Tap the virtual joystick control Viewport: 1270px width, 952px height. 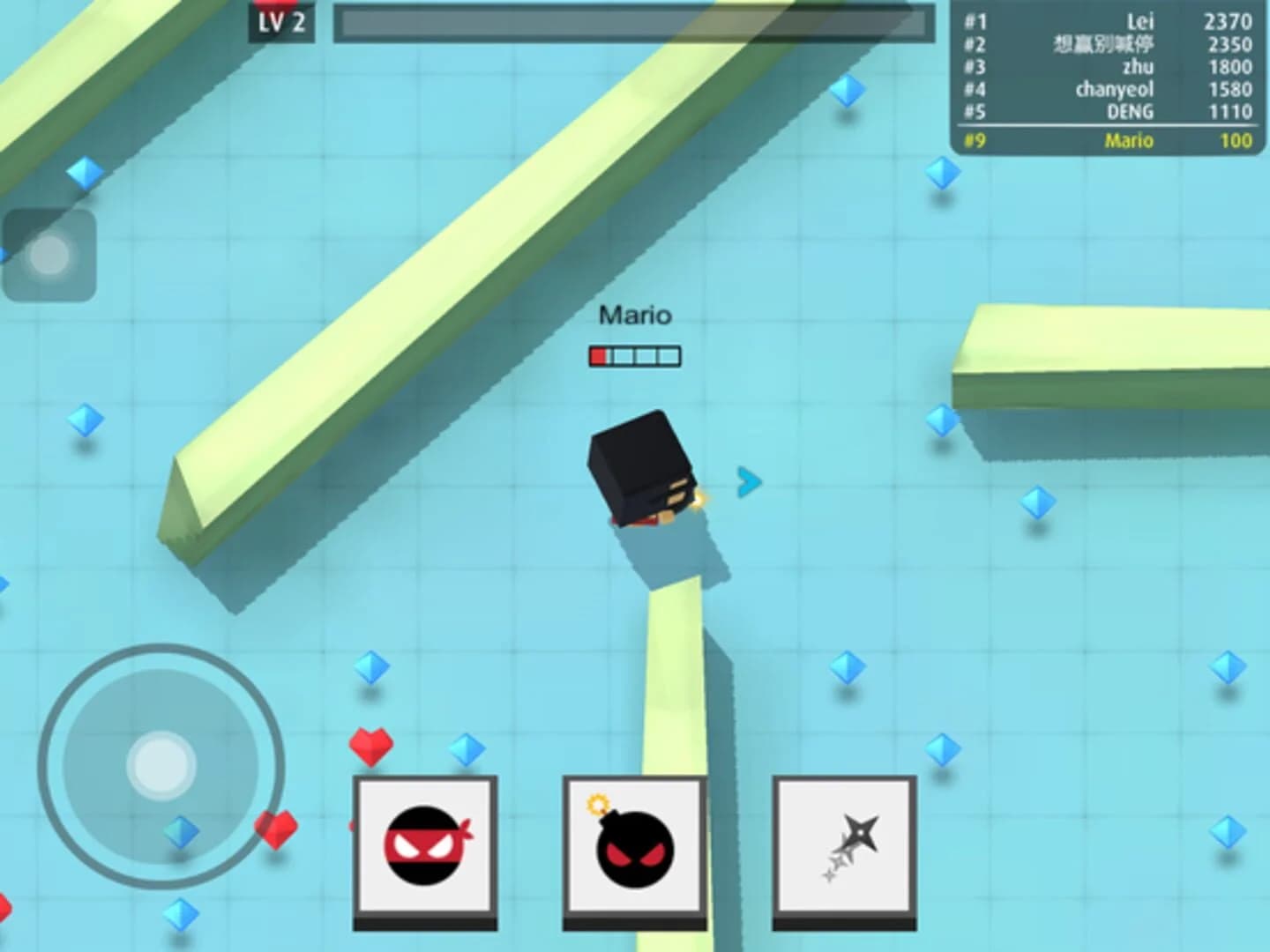coord(161,765)
